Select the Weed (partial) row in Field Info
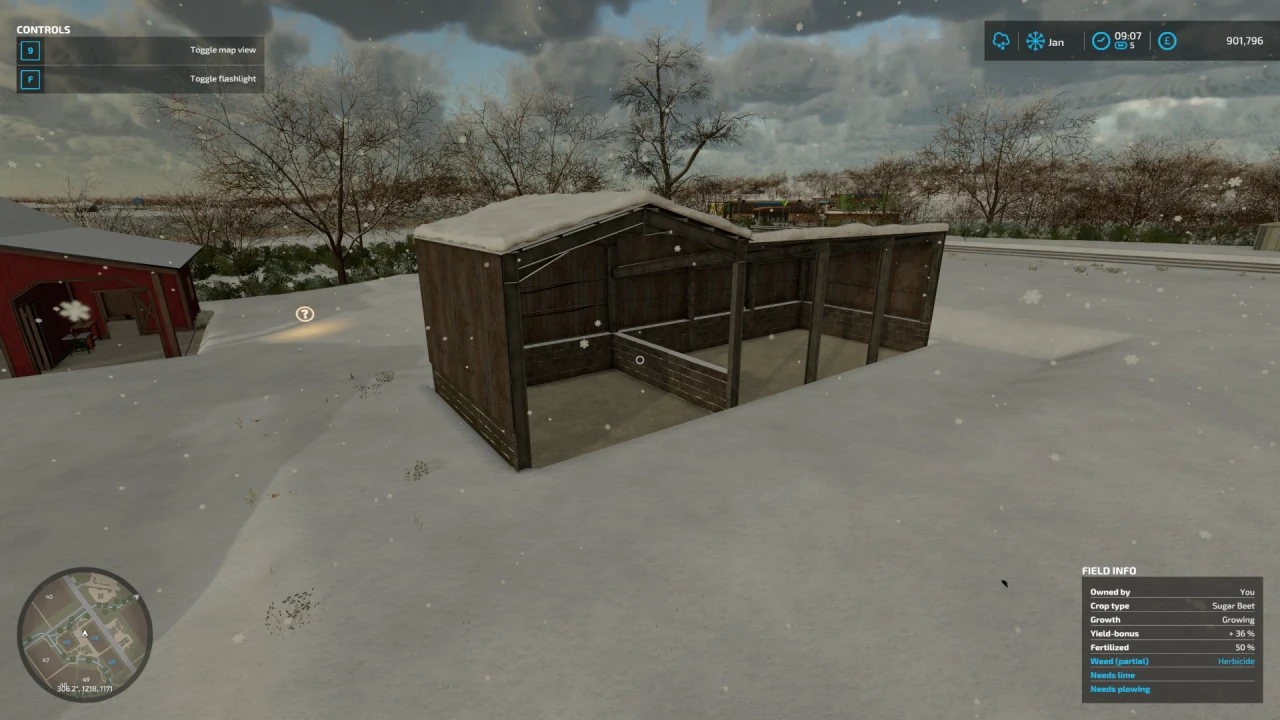Viewport: 1280px width, 720px height. 1119,661
